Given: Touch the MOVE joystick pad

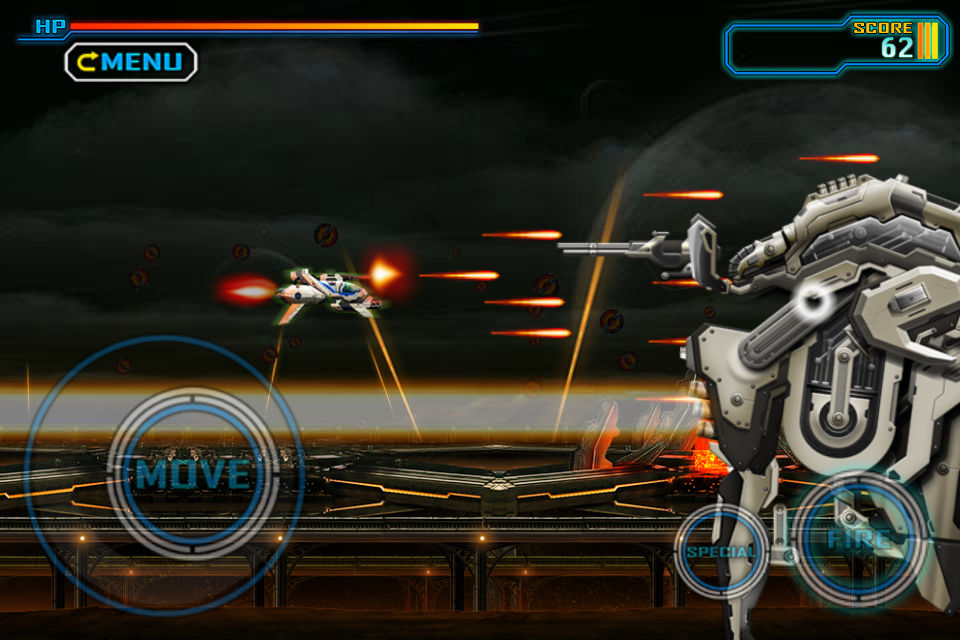Looking at the screenshot, I should tap(191, 473).
